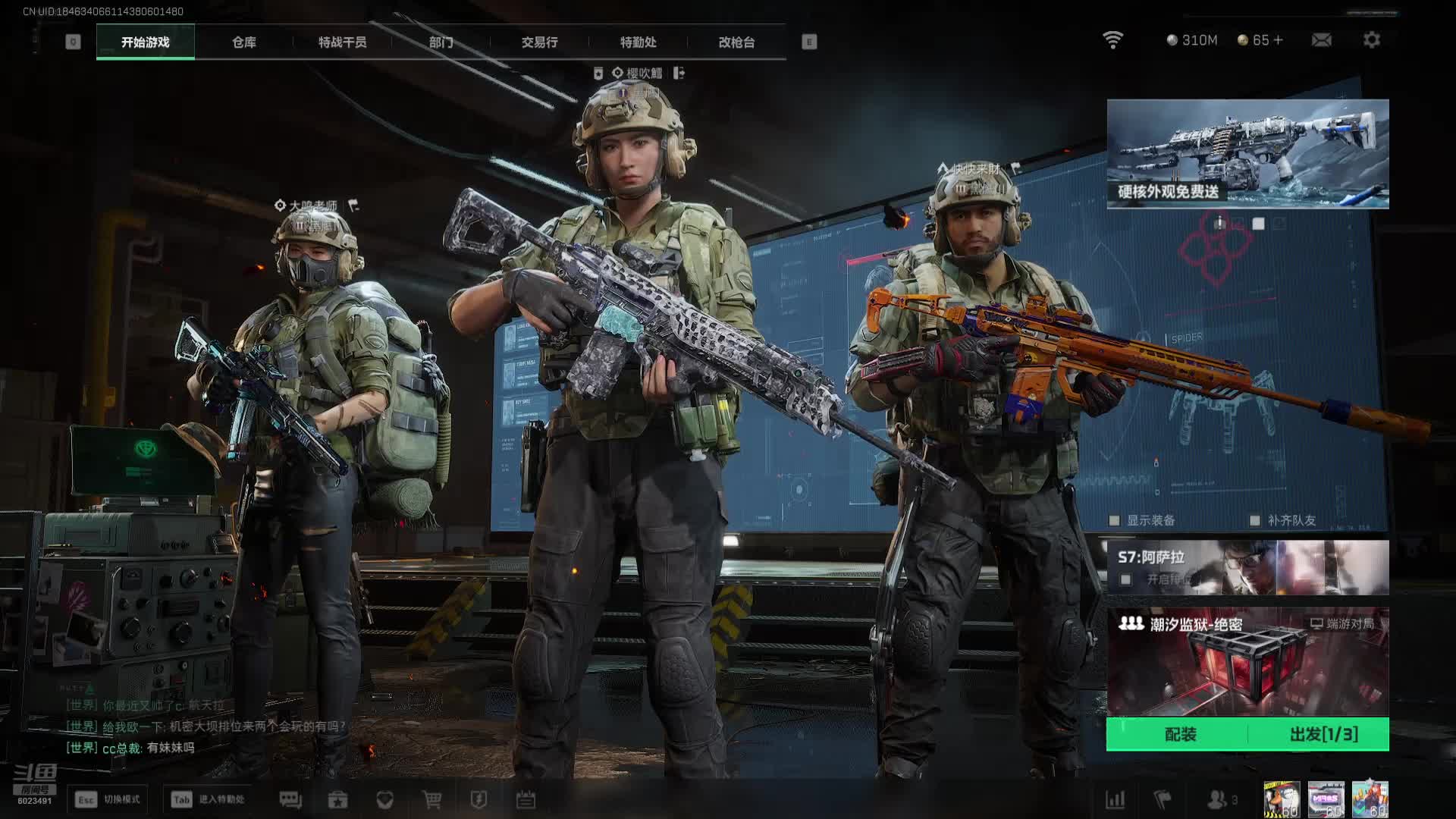Open the calendar events icon
Screen dimensions: 1456x819
526,800
